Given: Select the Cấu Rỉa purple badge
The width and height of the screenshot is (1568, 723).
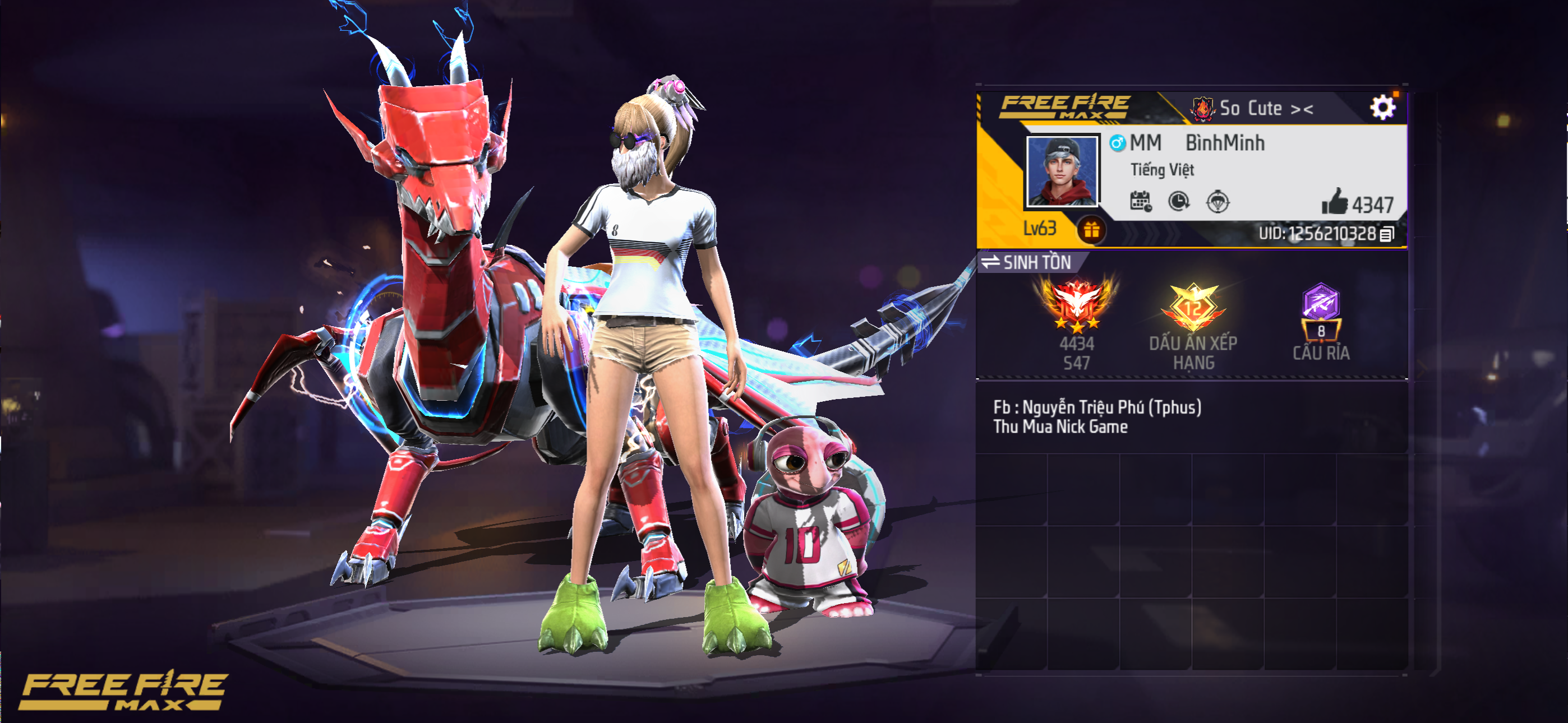Looking at the screenshot, I should [x=1321, y=310].
